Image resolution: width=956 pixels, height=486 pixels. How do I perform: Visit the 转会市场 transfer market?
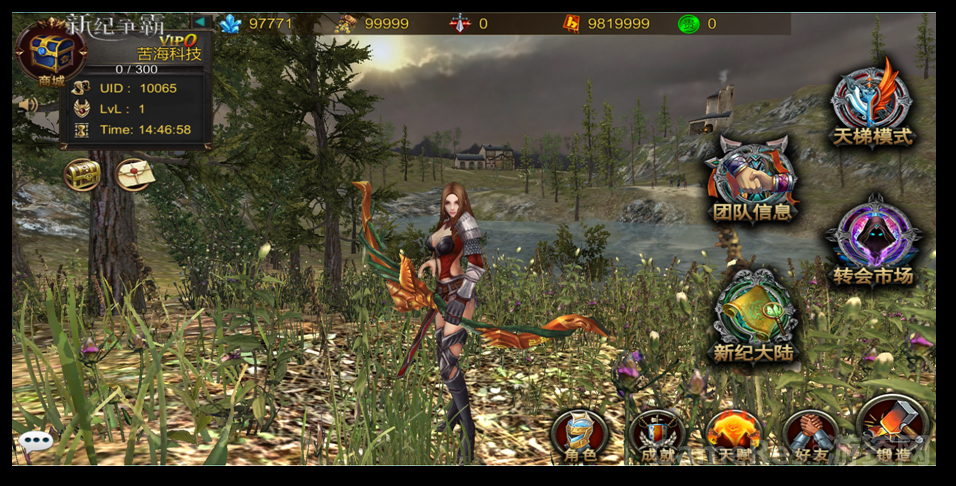pyautogui.click(x=873, y=241)
